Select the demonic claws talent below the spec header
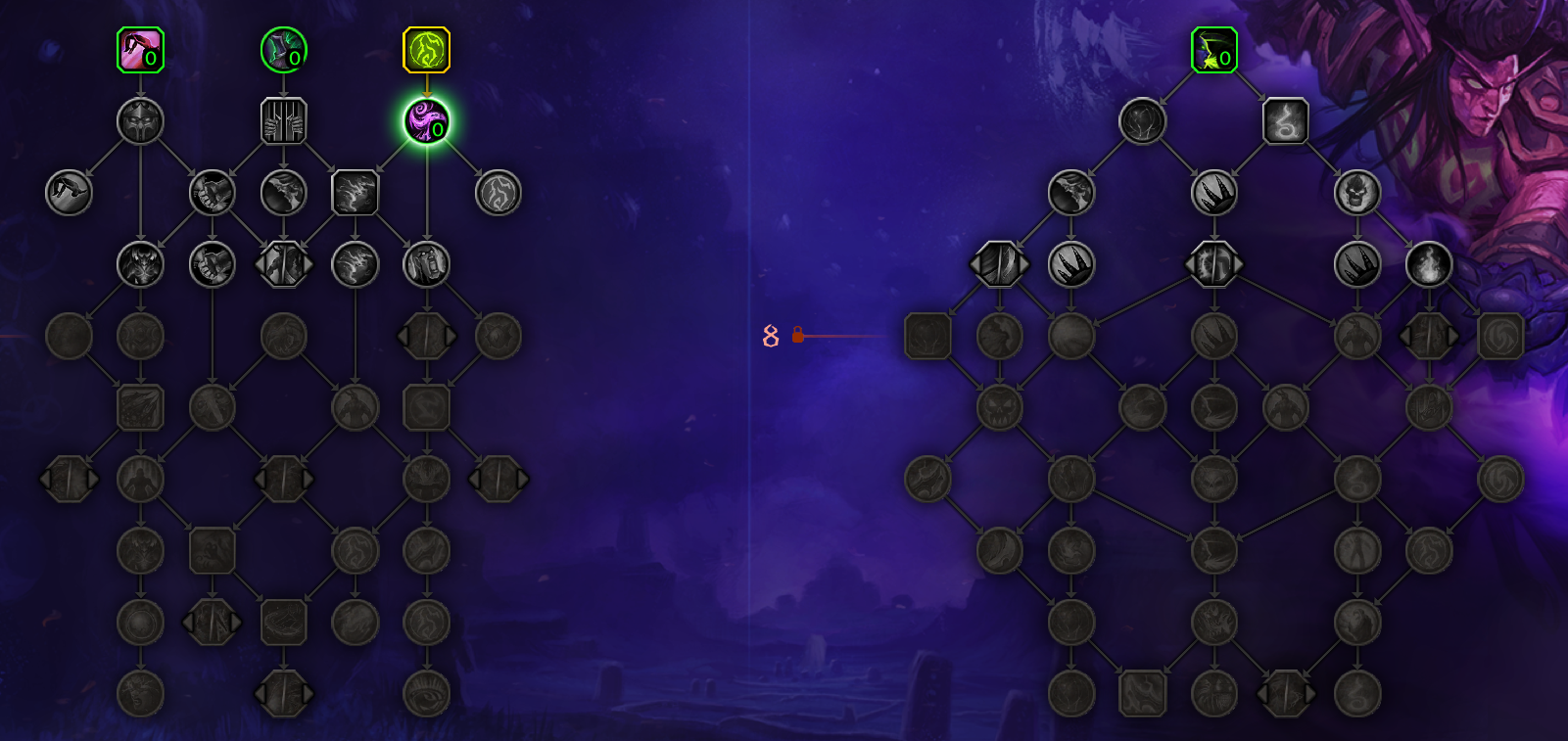Viewport: 1568px width, 741px height. pos(1214,193)
